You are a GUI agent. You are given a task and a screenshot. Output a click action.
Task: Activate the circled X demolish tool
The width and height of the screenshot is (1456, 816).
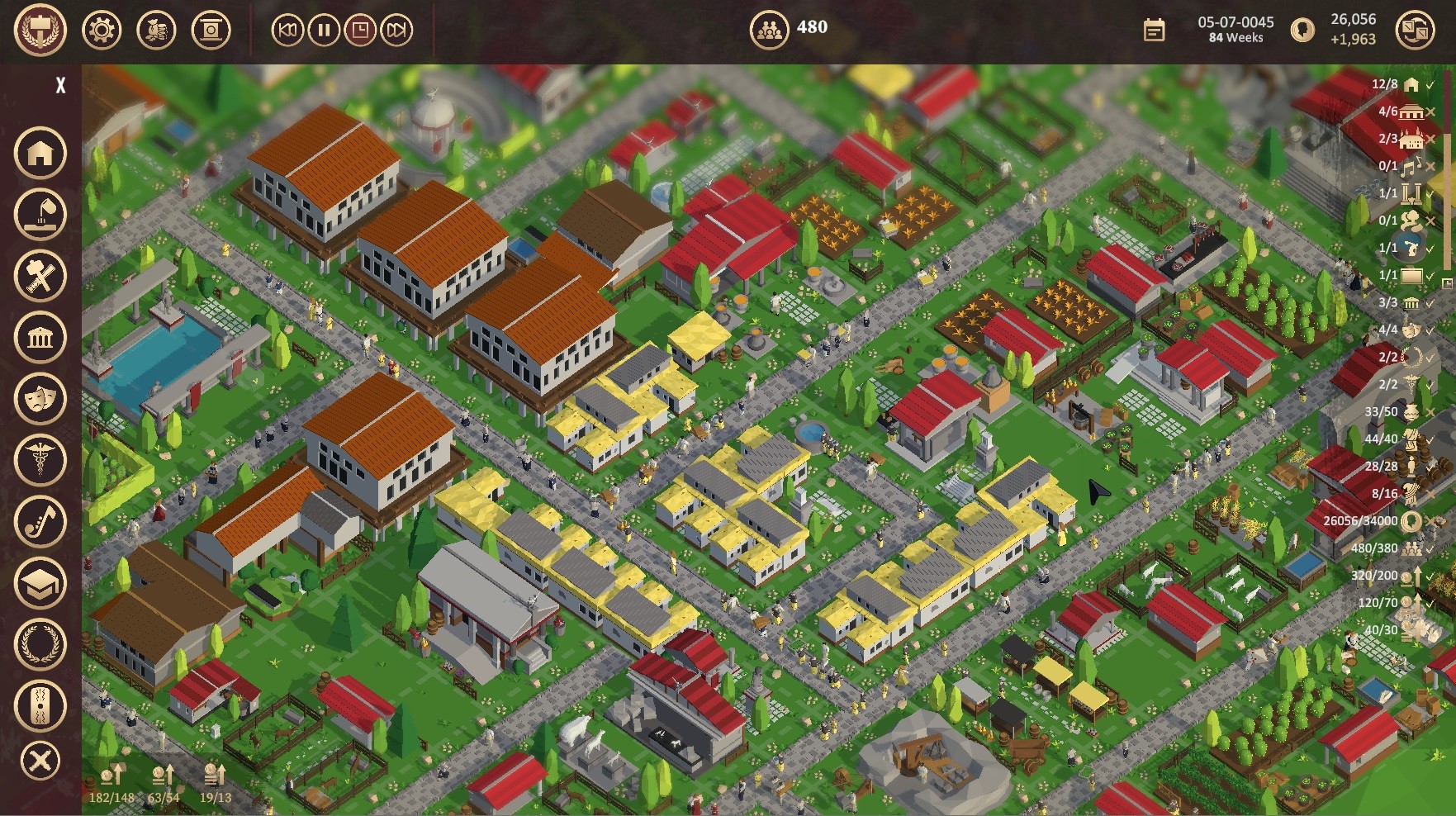(x=40, y=761)
